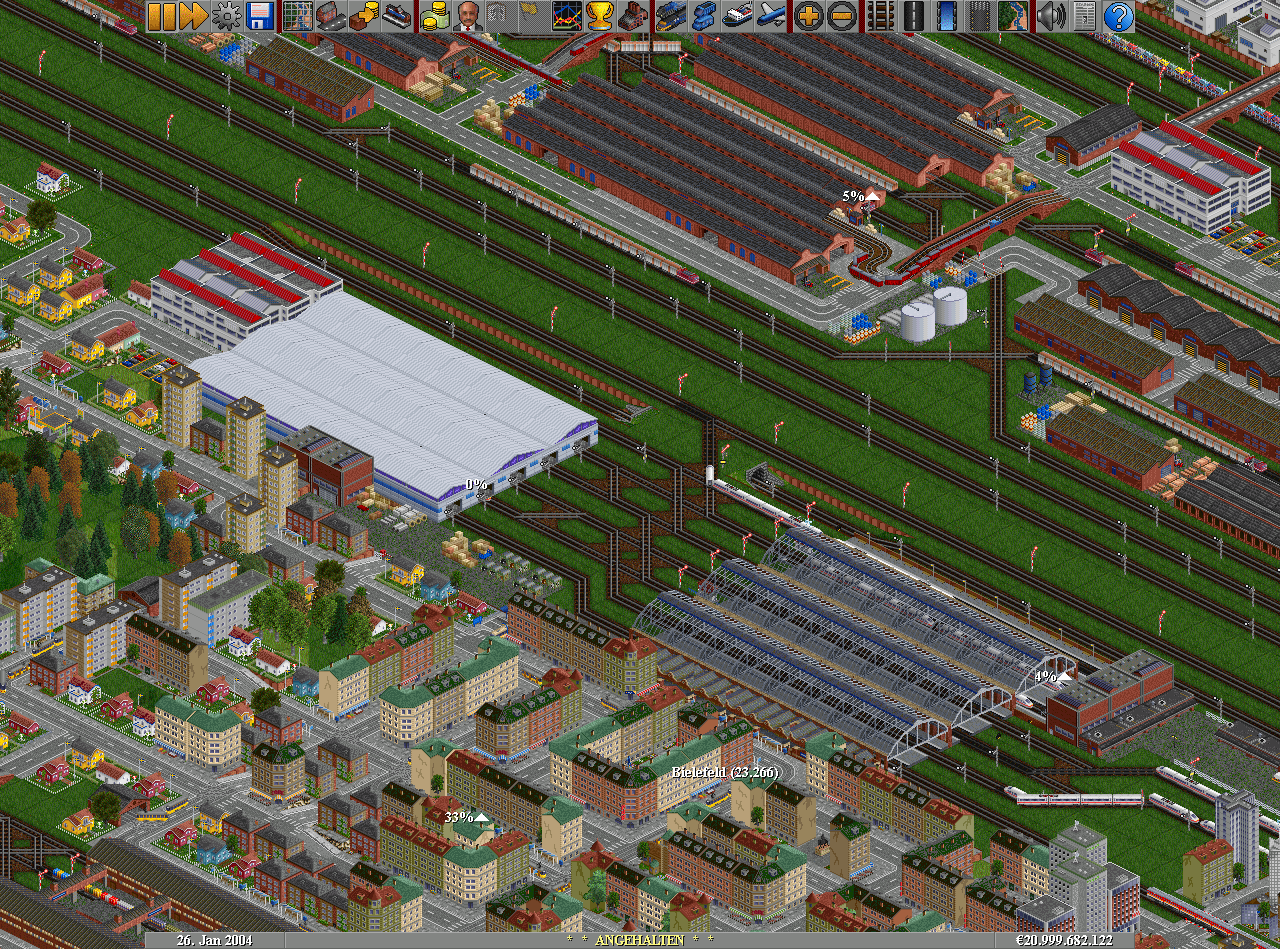Open the sound and music menu
This screenshot has width=1280, height=949.
tap(1050, 15)
